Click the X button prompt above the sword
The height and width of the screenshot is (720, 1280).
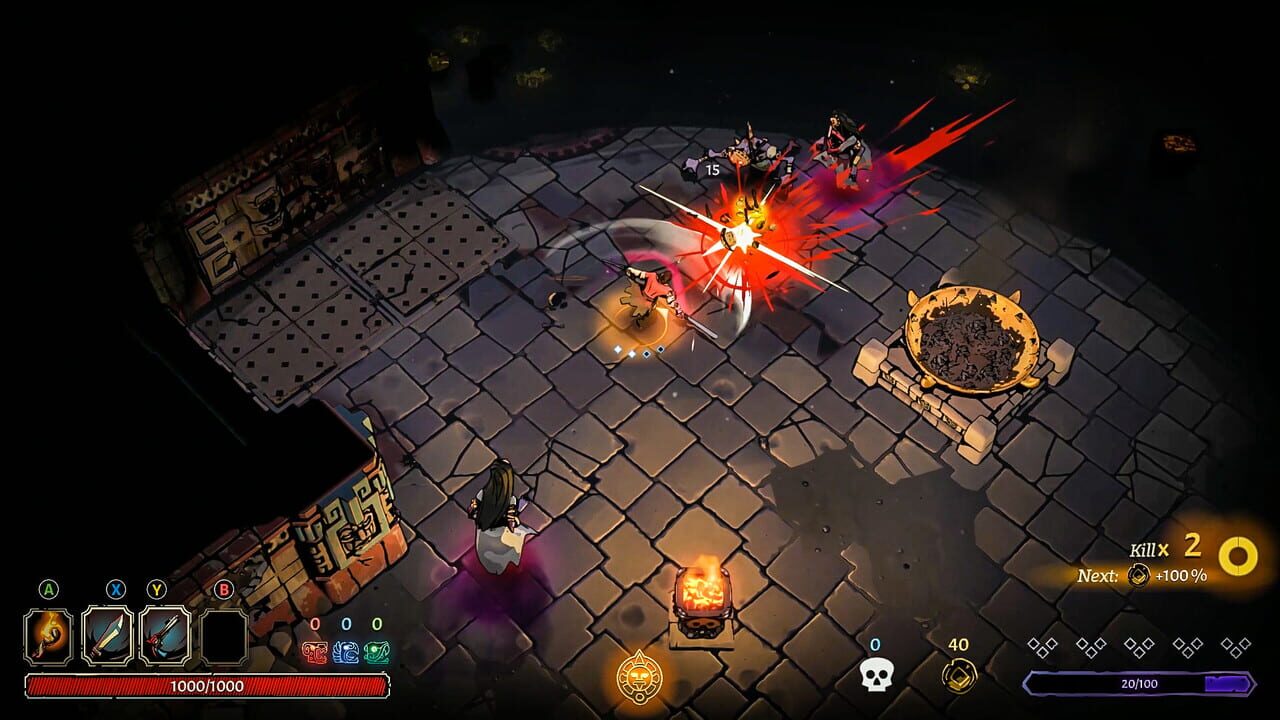[114, 589]
